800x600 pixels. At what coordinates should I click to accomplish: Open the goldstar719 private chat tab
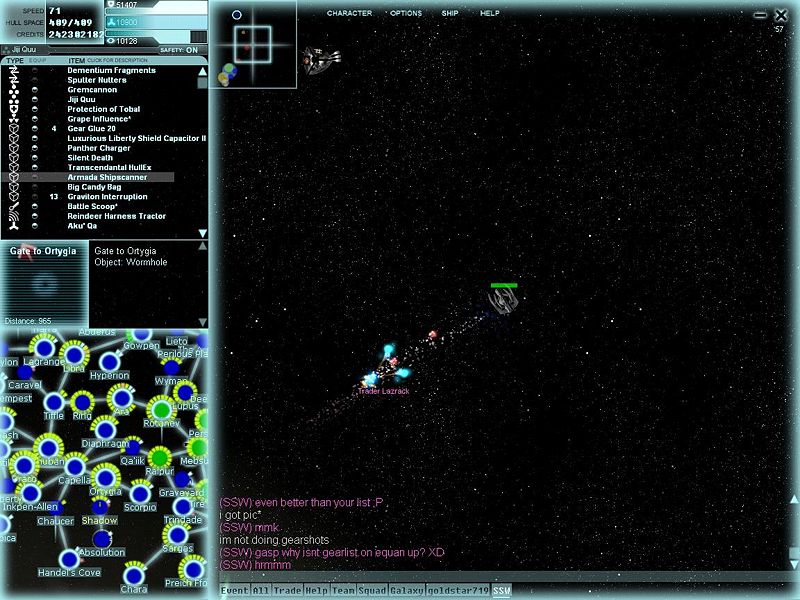[x=458, y=591]
